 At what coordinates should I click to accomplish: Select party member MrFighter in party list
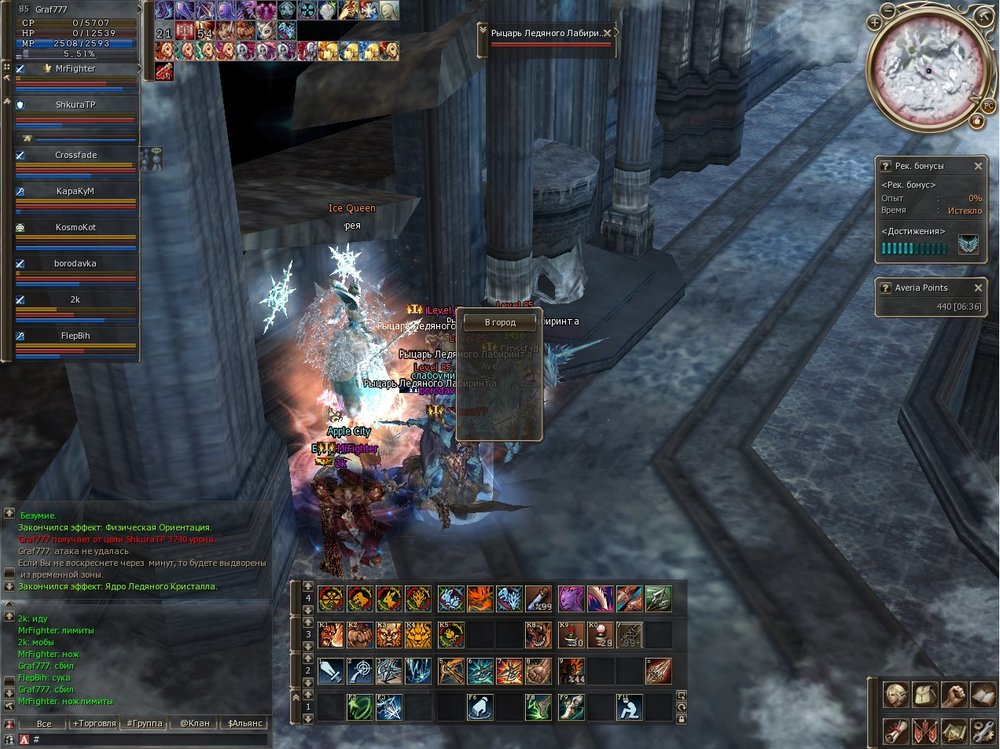[x=75, y=69]
